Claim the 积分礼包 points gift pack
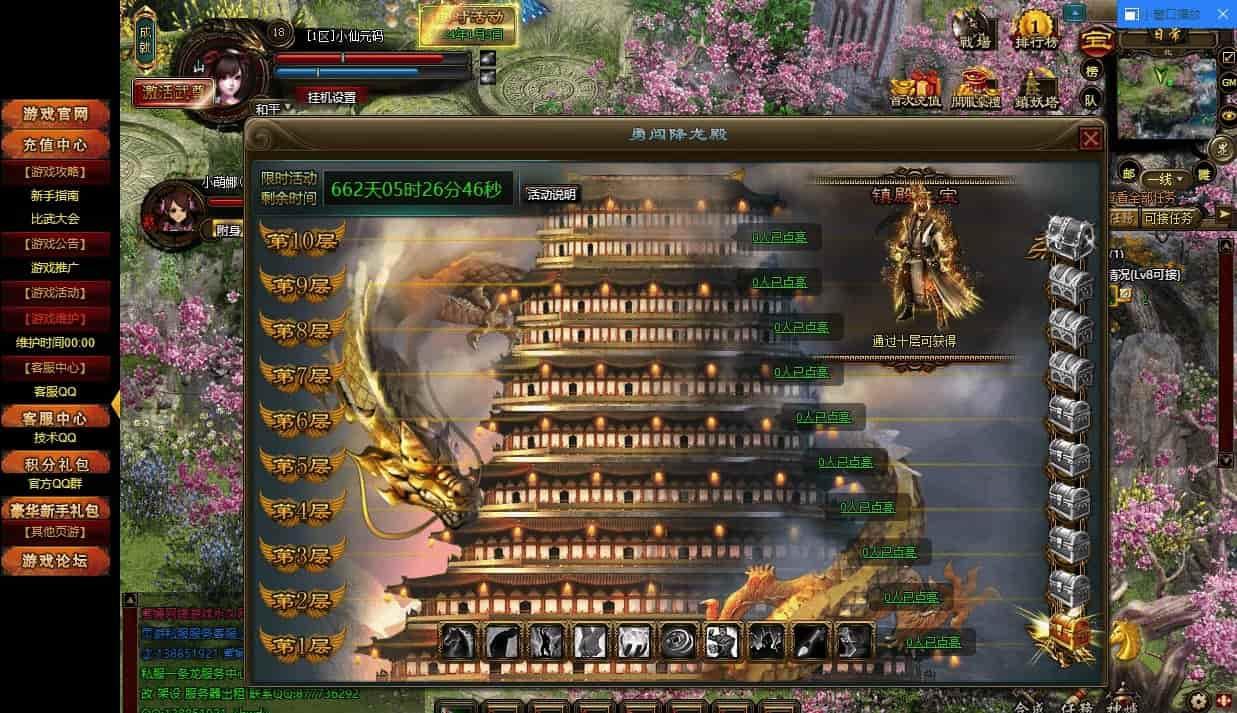Screen dimensions: 1237x713 (x=57, y=464)
